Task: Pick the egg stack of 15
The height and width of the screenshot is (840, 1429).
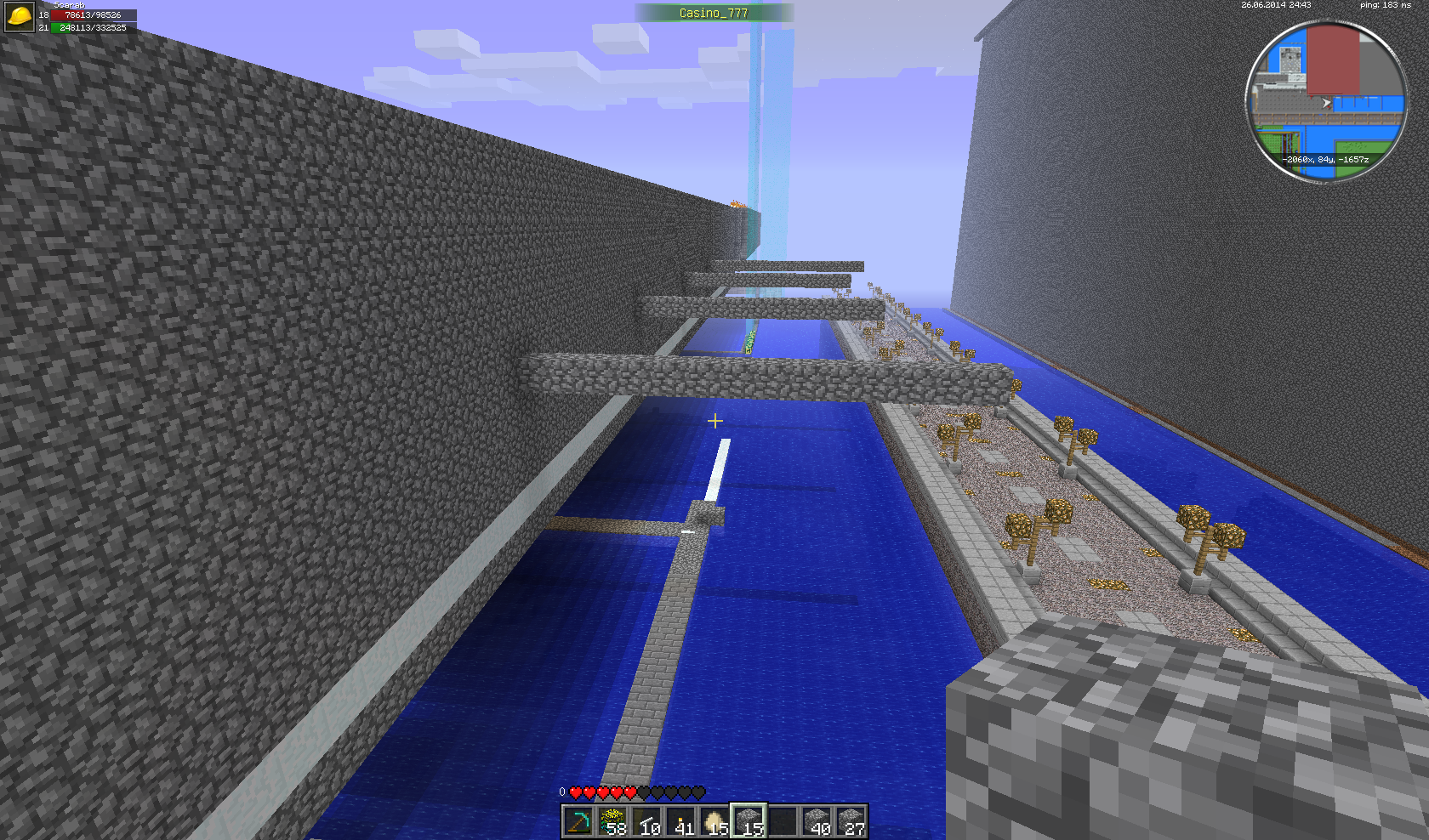Action: tap(714, 822)
